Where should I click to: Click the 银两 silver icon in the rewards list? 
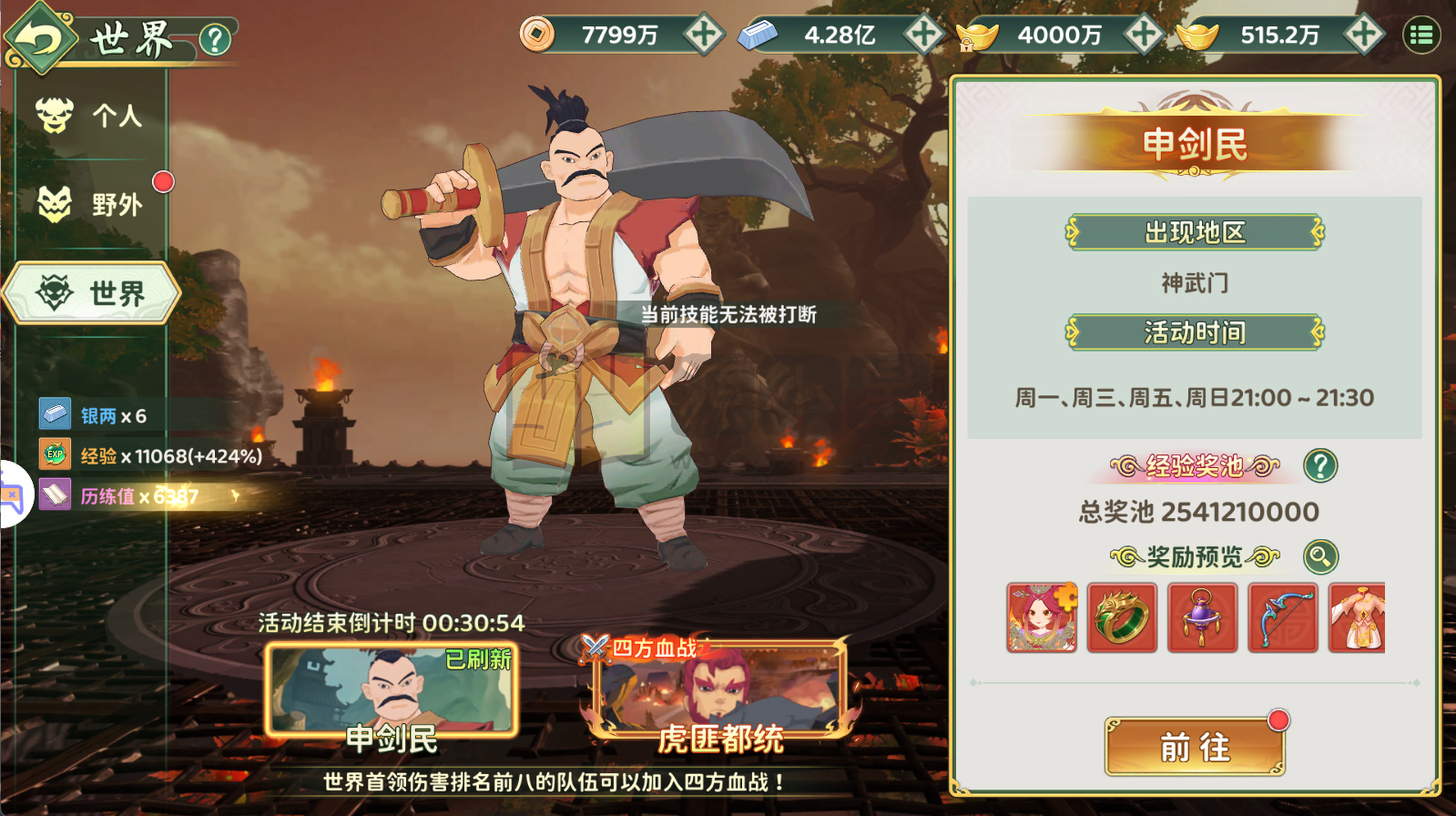tap(56, 414)
